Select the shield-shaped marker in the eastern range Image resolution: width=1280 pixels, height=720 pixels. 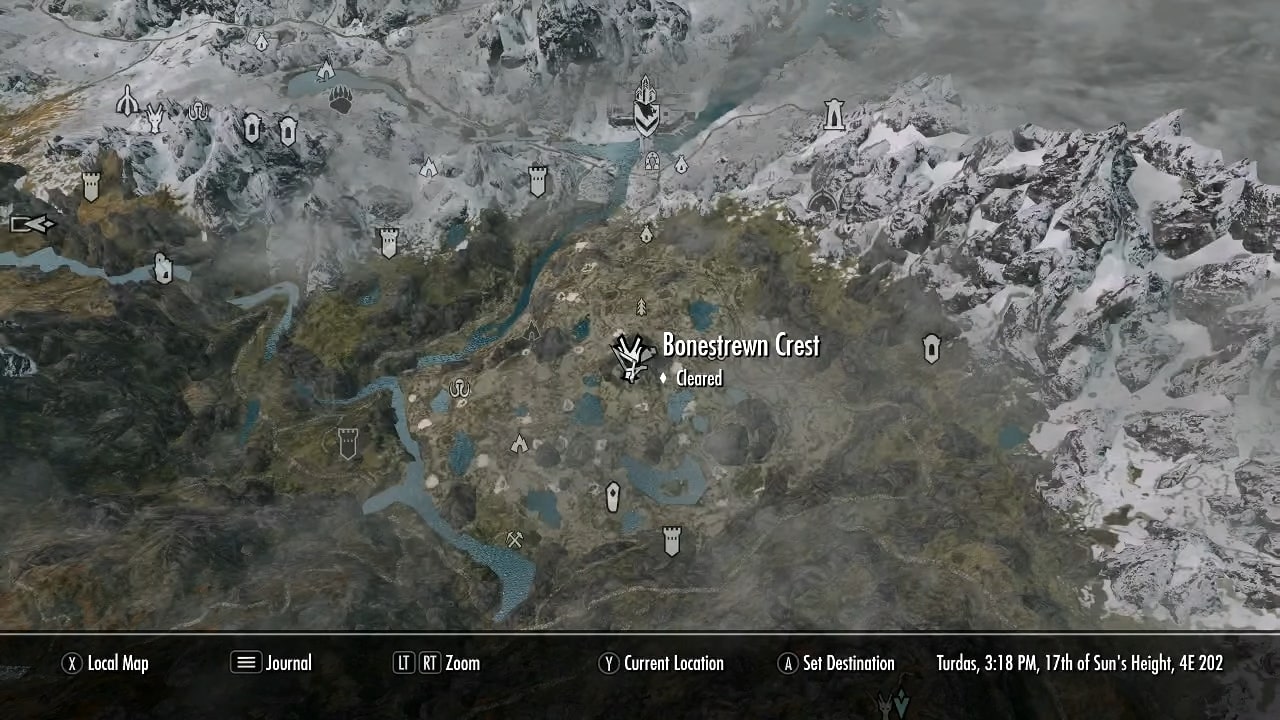click(930, 348)
